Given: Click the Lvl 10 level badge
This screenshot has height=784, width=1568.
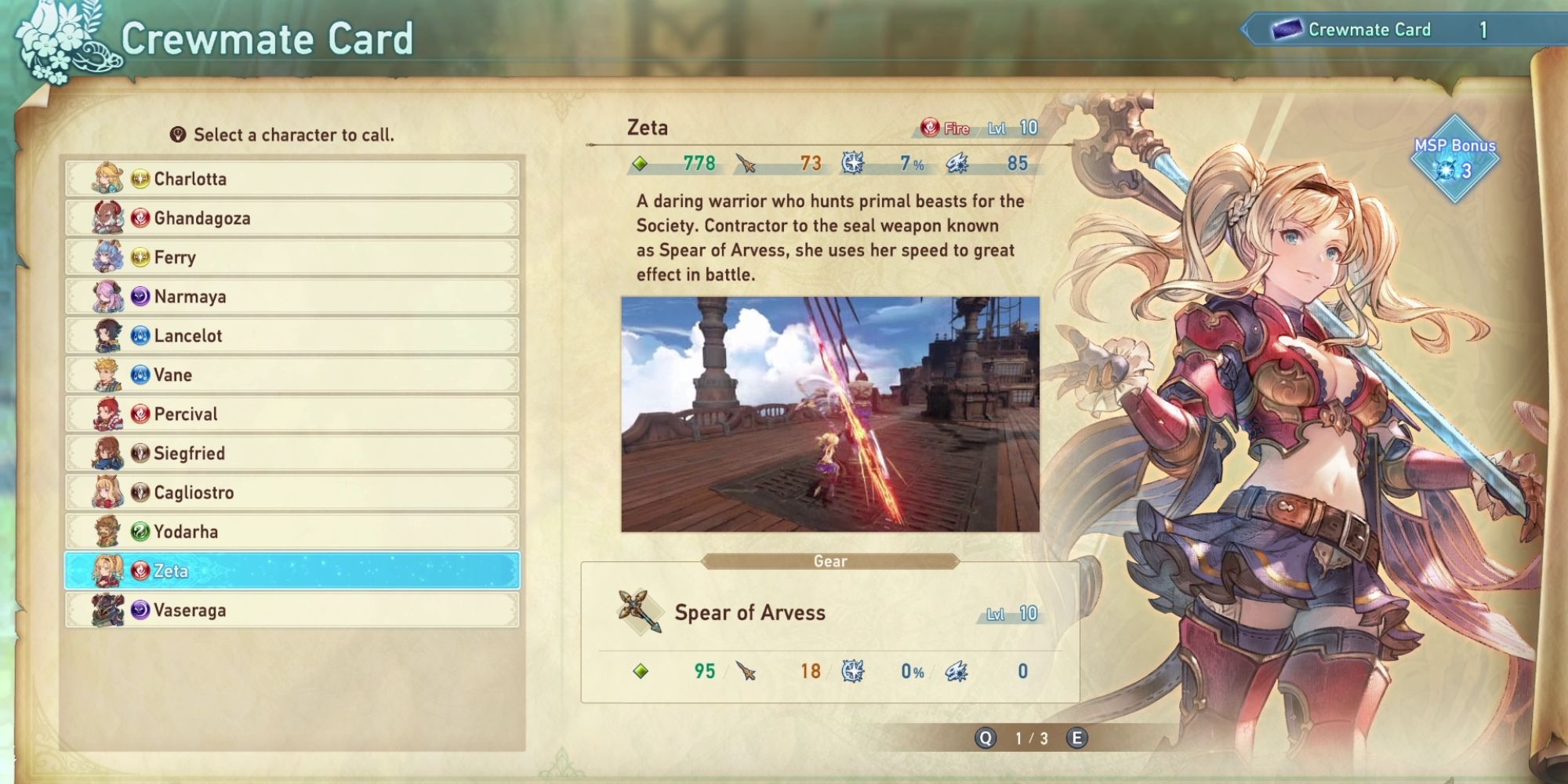Looking at the screenshot, I should pos(1011,128).
